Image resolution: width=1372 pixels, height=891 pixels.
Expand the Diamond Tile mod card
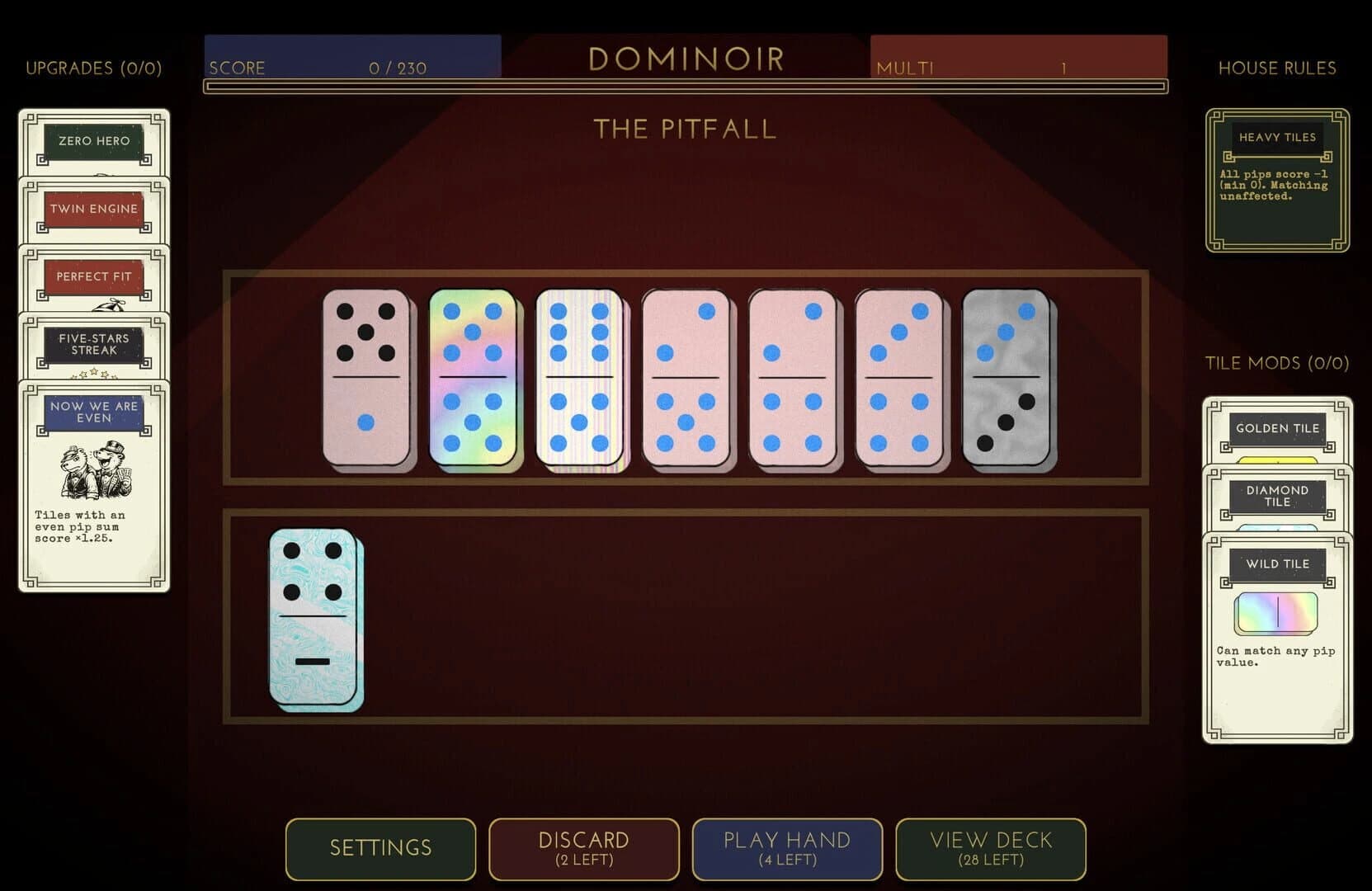[x=1278, y=496]
